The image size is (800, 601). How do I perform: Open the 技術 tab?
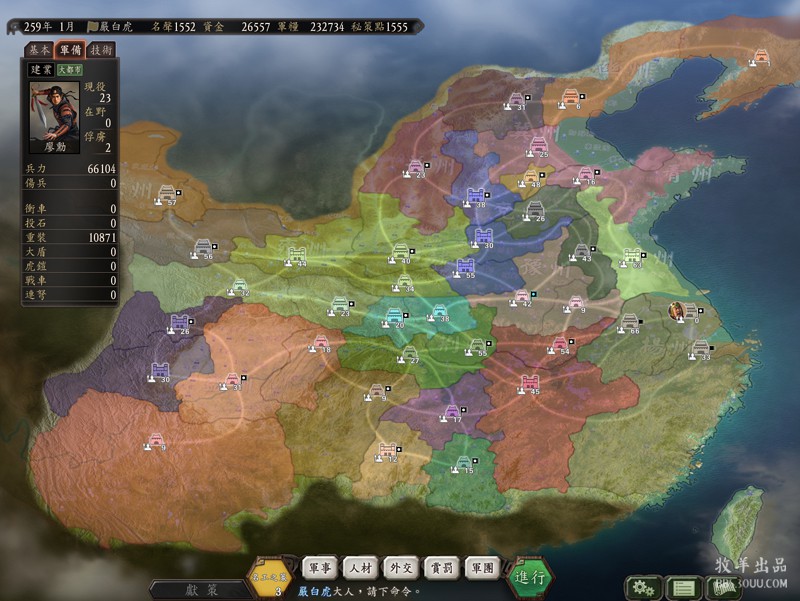101,49
